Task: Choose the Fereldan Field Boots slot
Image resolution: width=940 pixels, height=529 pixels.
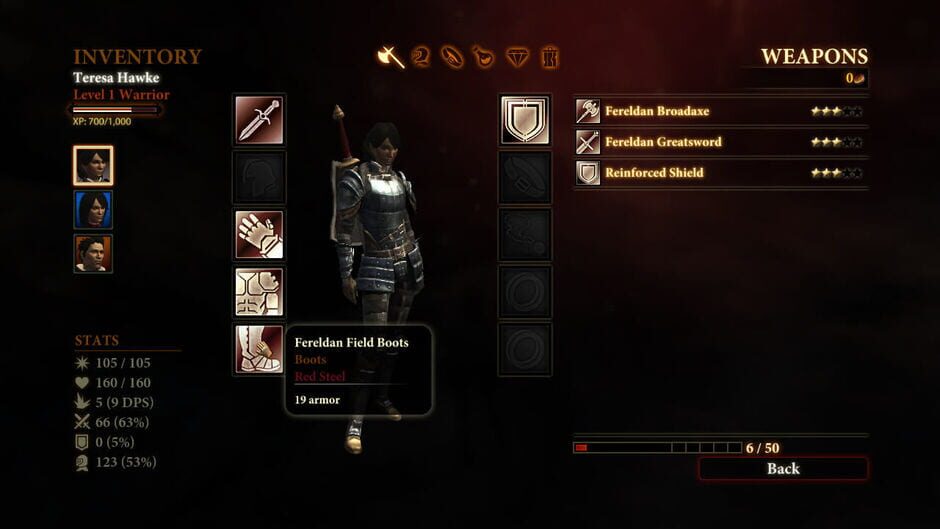Action: click(259, 349)
